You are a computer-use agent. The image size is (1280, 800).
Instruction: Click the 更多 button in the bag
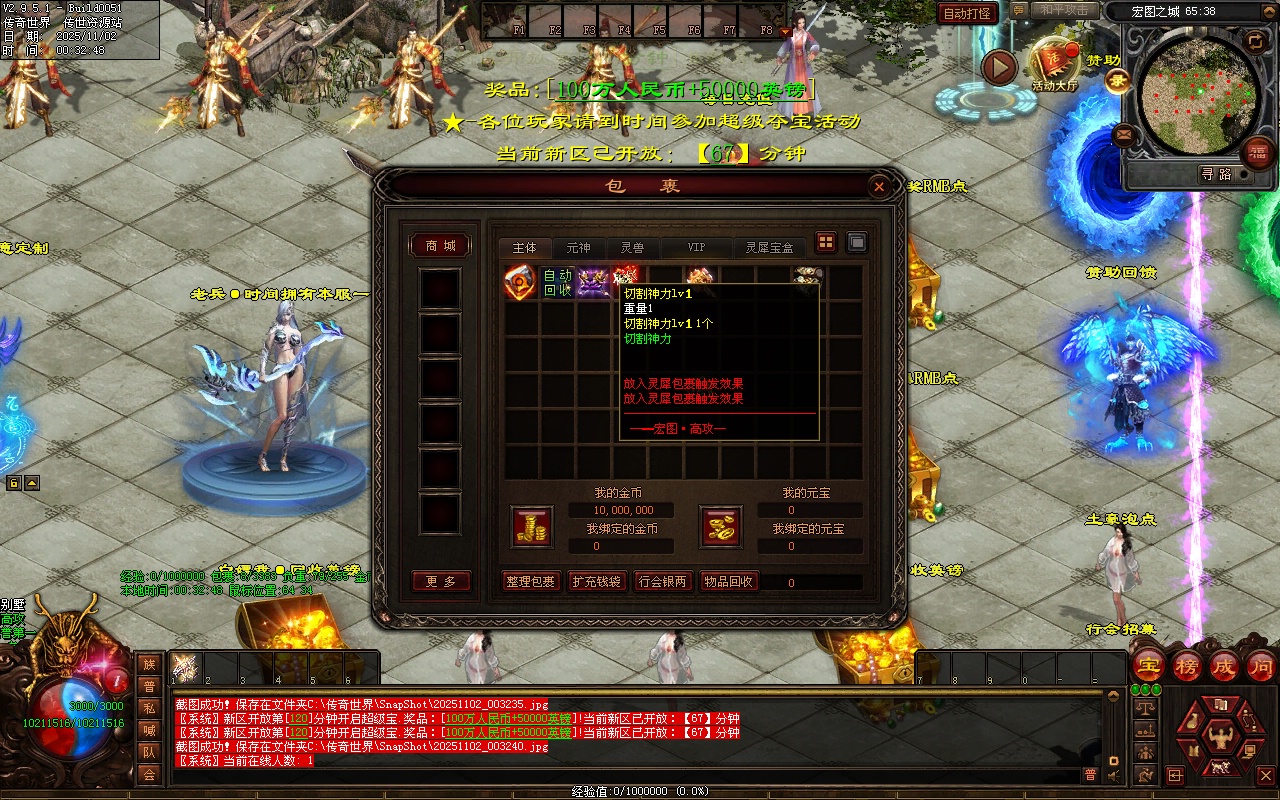[x=440, y=582]
